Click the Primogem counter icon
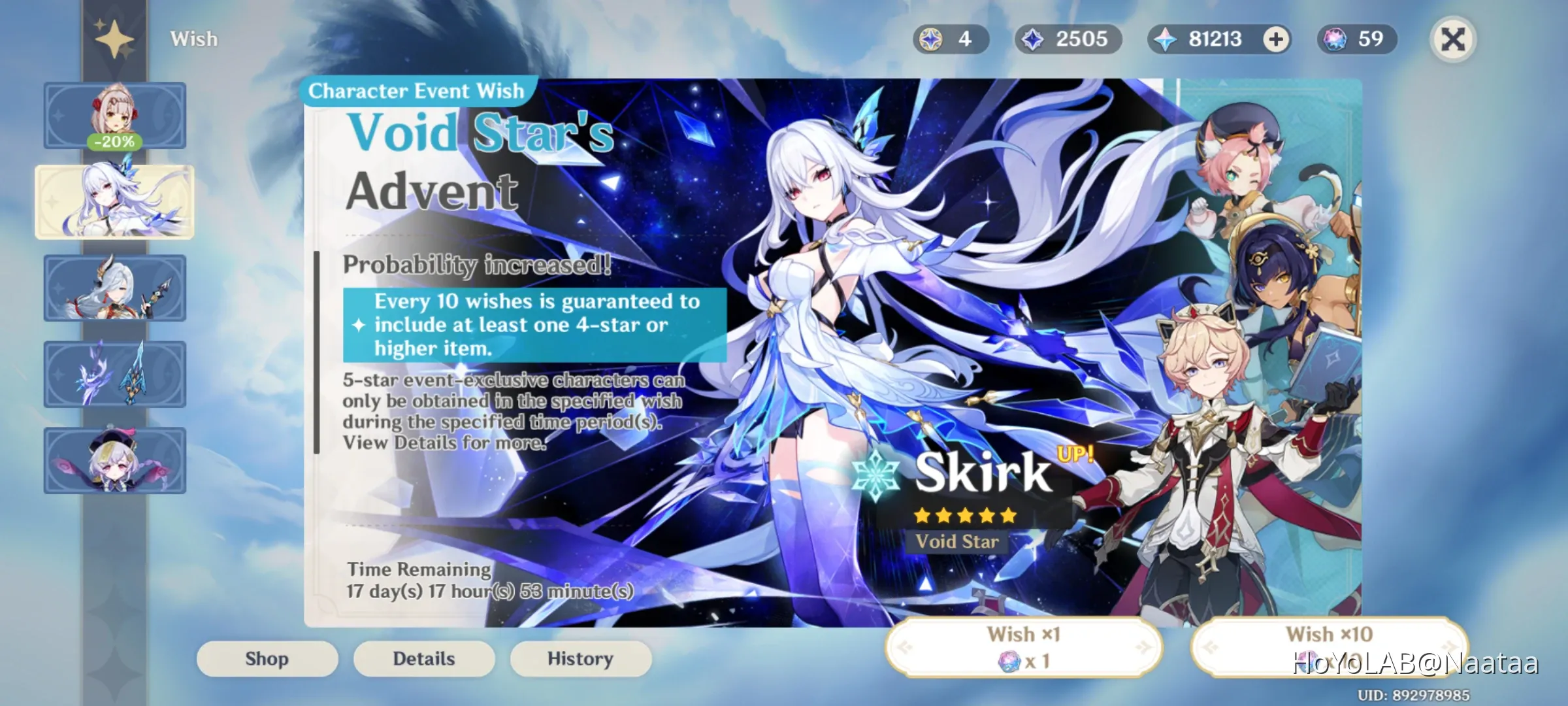 click(1166, 39)
